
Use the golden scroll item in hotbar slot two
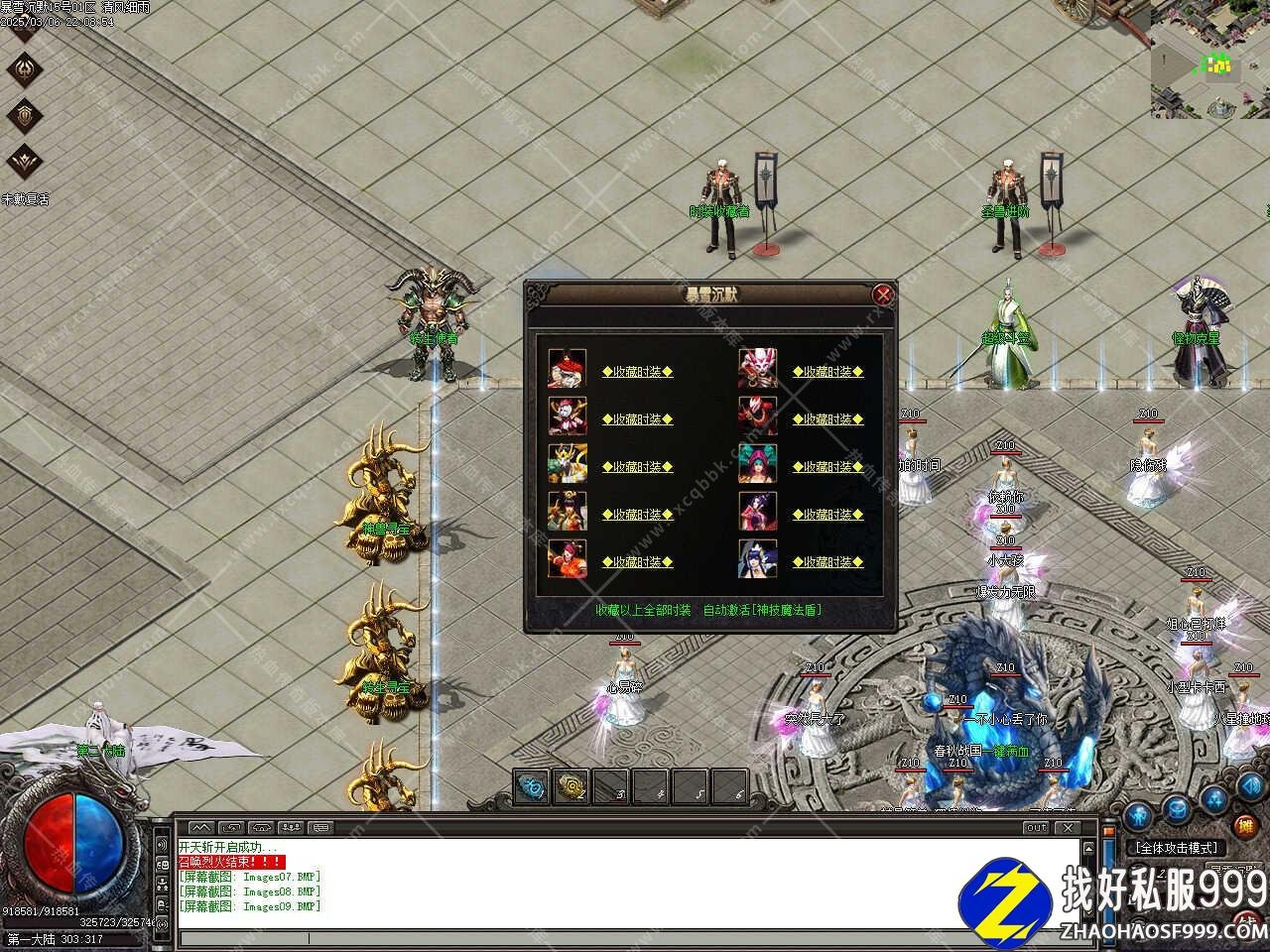(571, 787)
